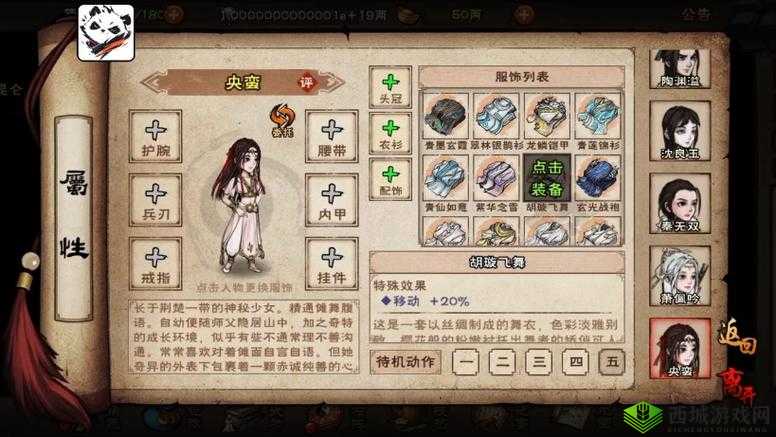Open the 护腕 equipment slot

(156, 136)
